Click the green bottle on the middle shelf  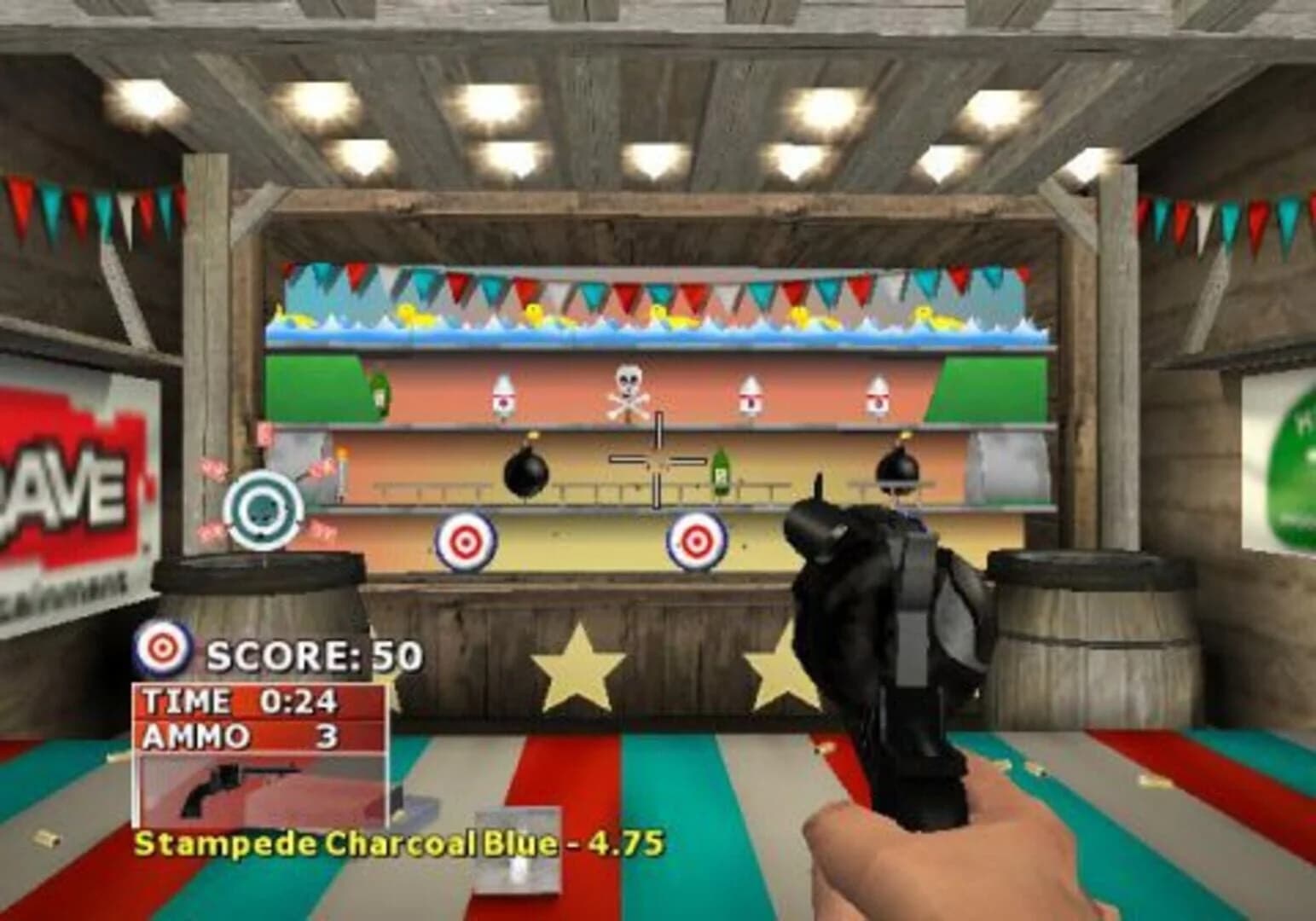[719, 473]
